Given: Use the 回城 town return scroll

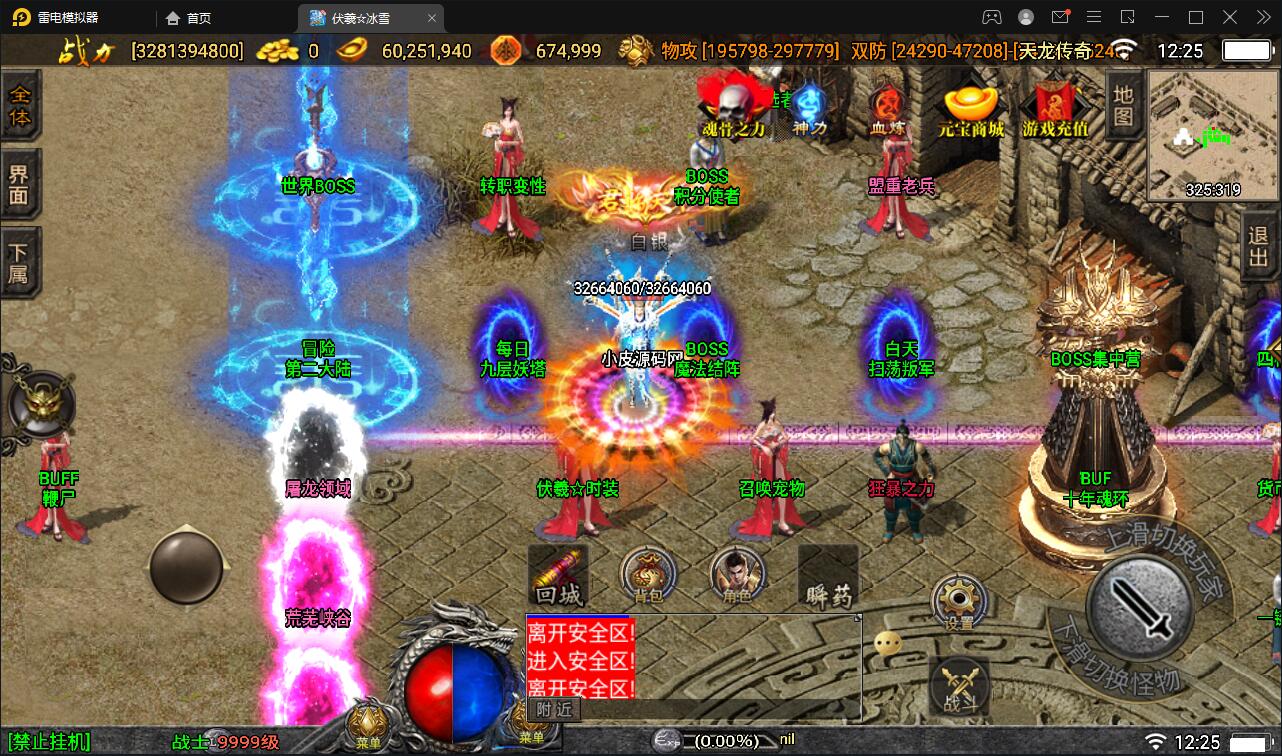Looking at the screenshot, I should [557, 577].
